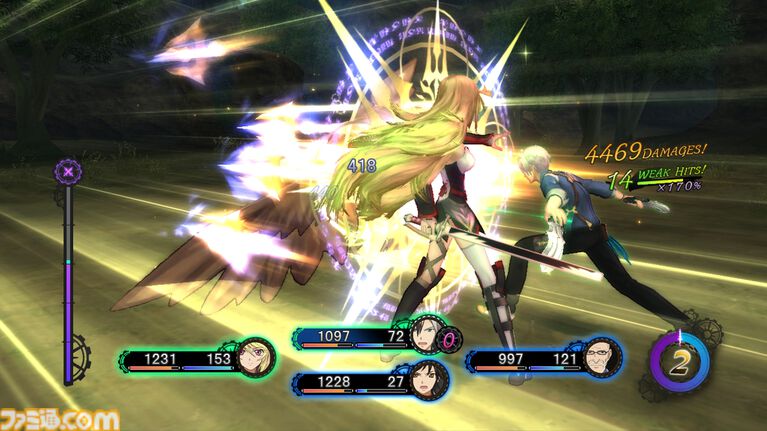Select the silver-haired party member portrait
Viewport: 767px width, 431px height.
(x=425, y=337)
